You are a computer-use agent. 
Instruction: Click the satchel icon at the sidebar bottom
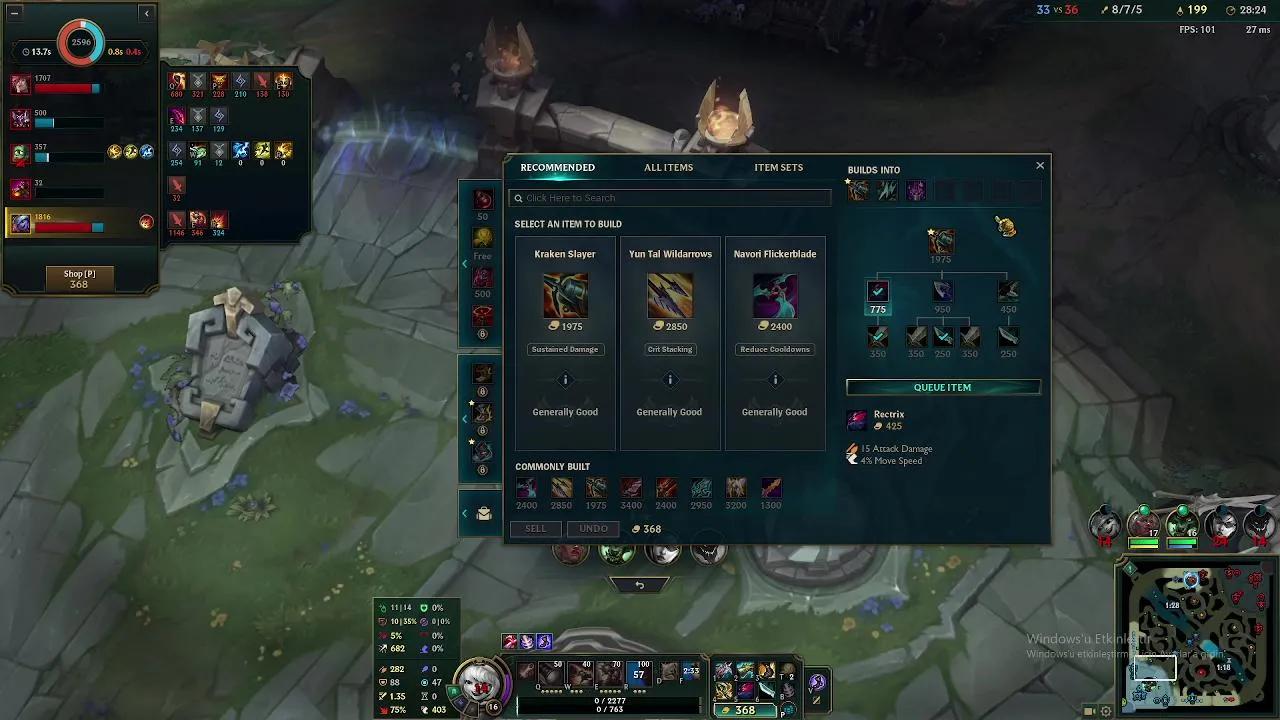tap(483, 512)
